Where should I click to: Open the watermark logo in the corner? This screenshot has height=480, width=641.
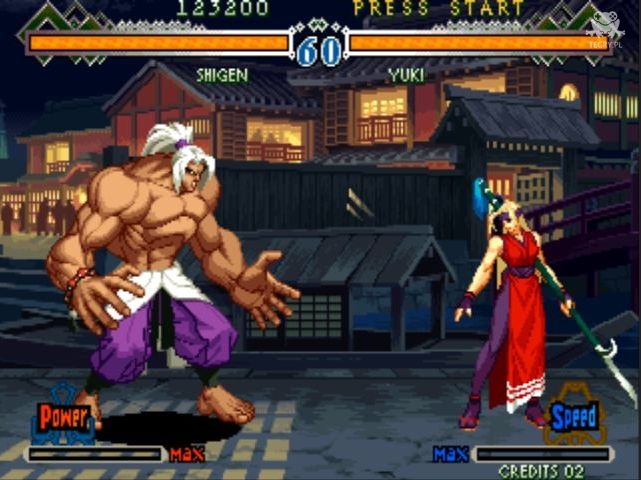point(607,27)
